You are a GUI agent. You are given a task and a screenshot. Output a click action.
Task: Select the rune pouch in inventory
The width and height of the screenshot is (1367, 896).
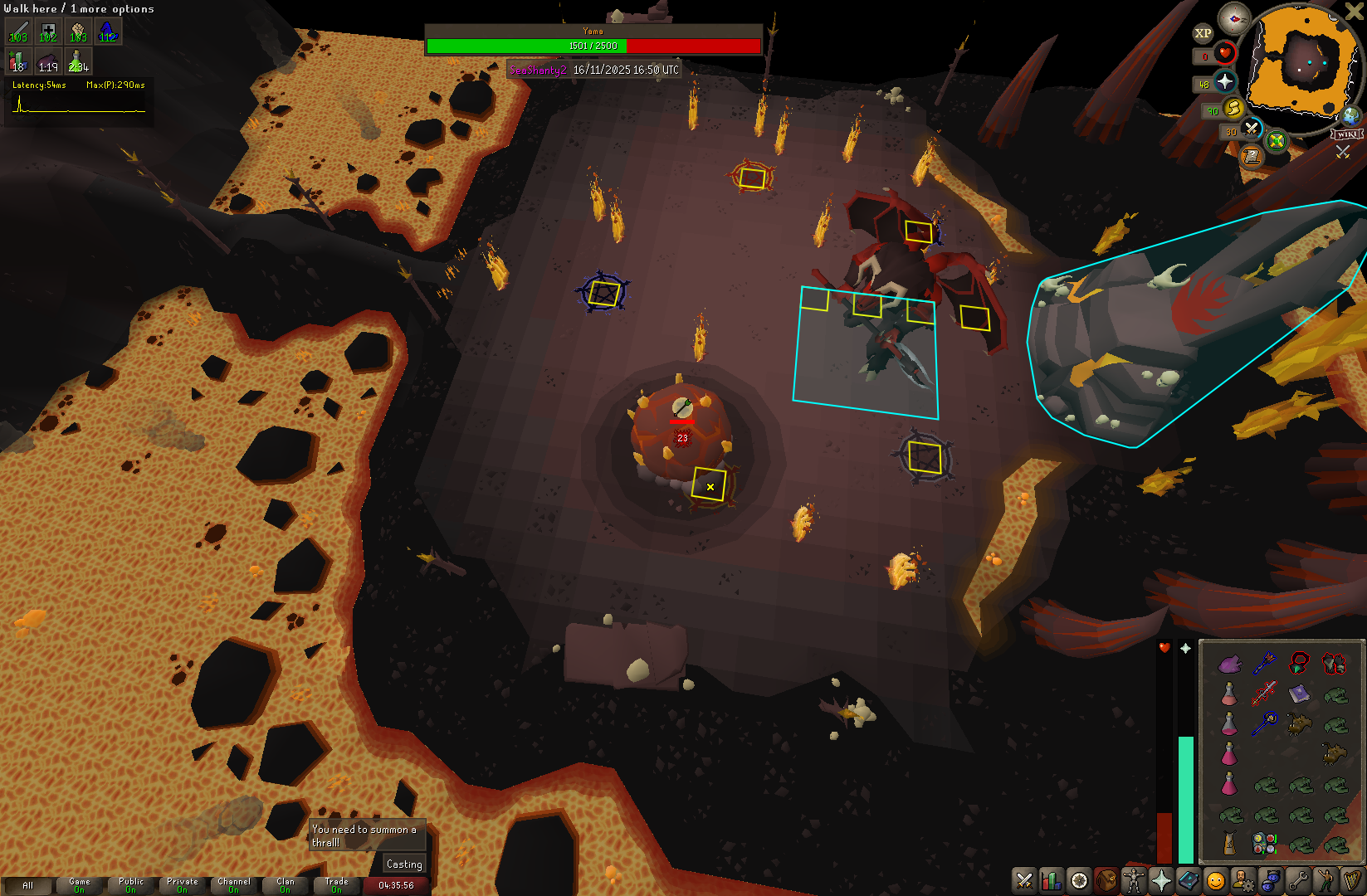point(1264,844)
